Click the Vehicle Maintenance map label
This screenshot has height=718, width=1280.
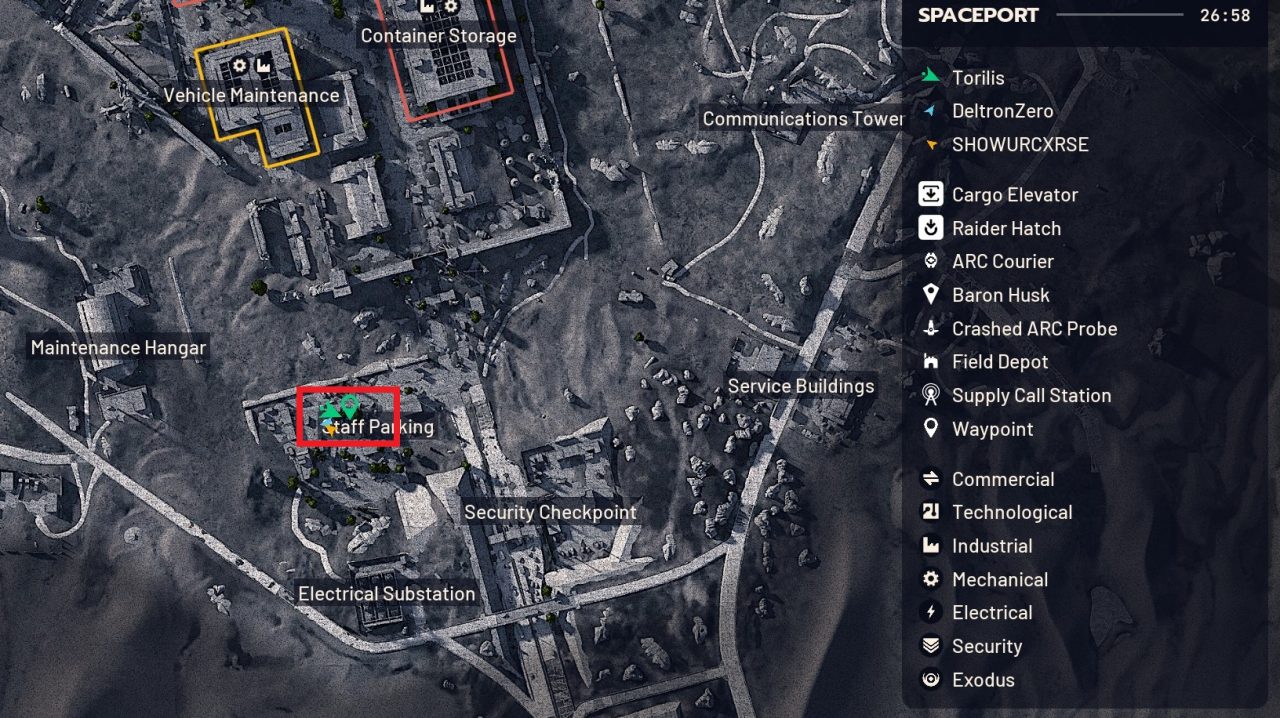tap(251, 96)
